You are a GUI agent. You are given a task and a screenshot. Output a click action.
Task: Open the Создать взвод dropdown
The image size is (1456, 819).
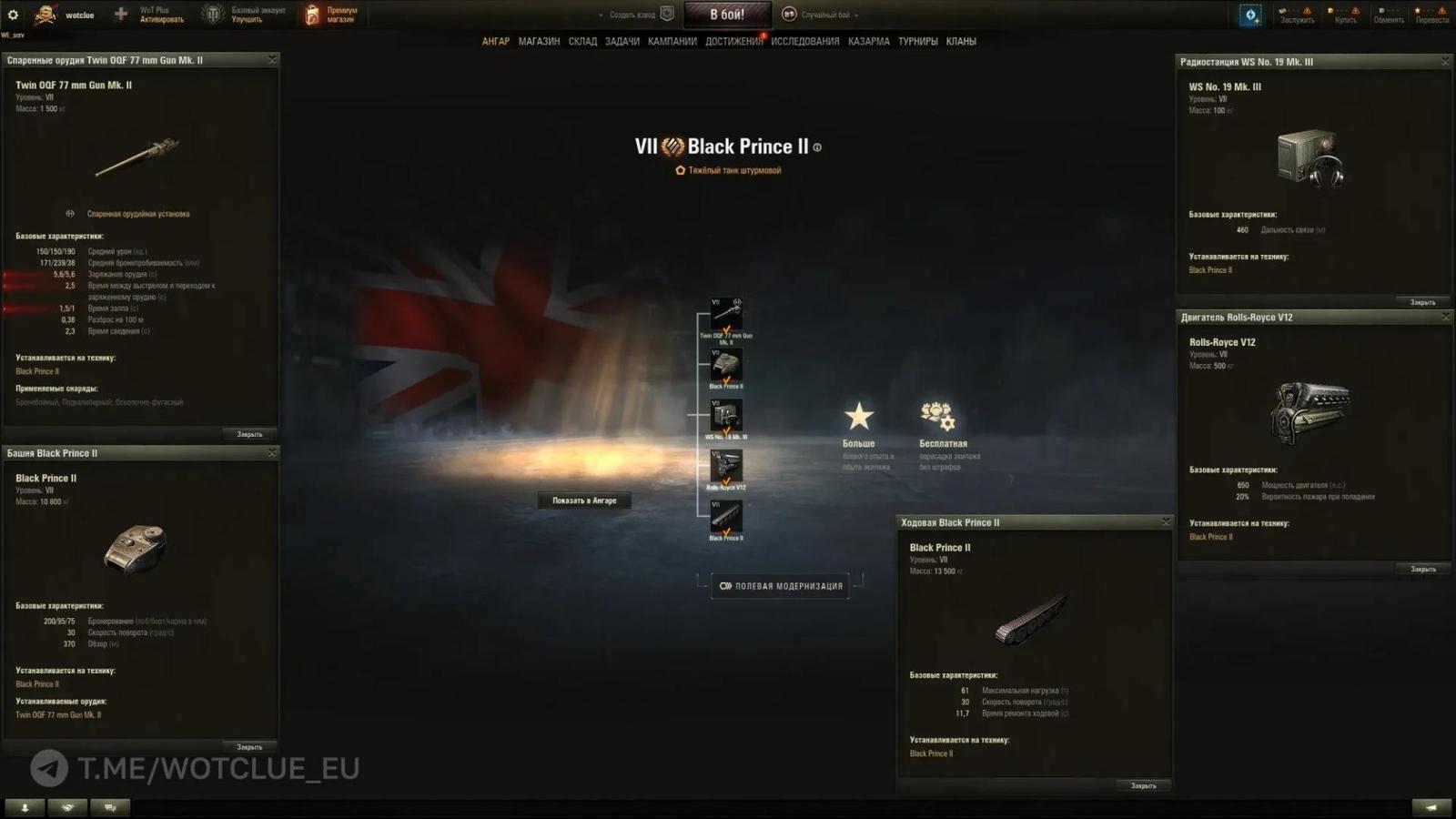click(x=627, y=15)
